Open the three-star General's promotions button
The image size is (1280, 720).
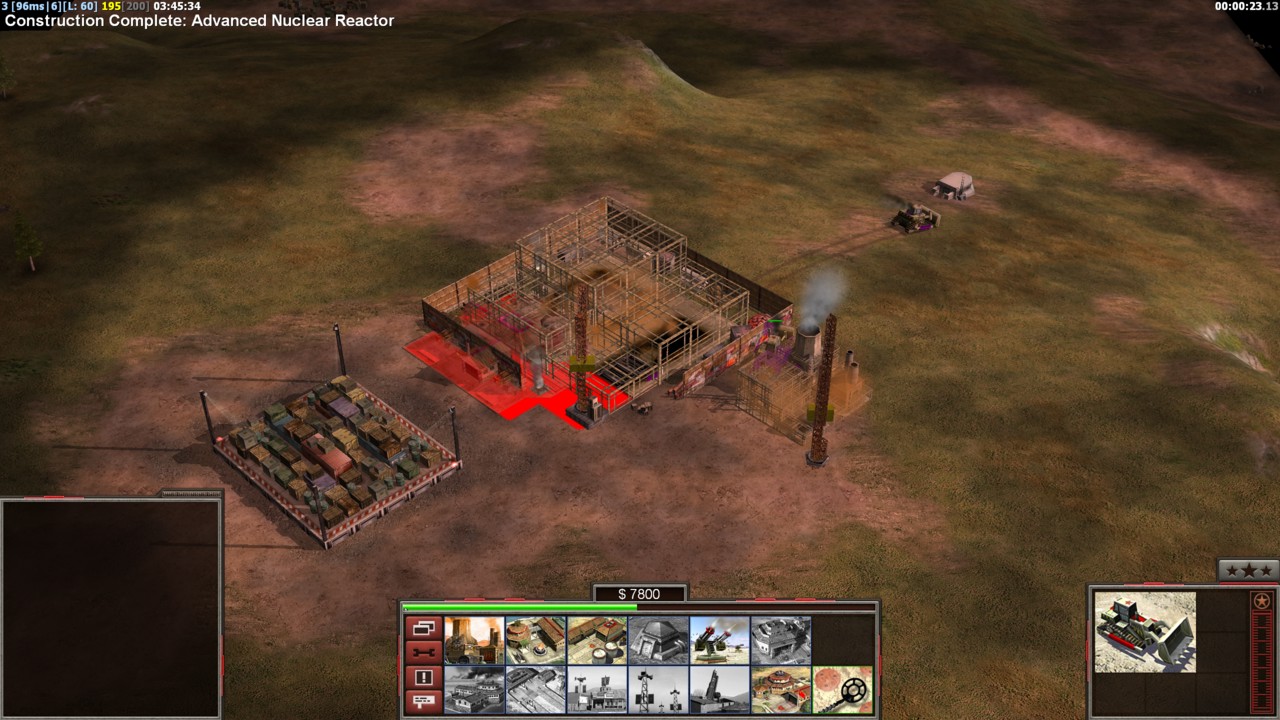click(1248, 570)
